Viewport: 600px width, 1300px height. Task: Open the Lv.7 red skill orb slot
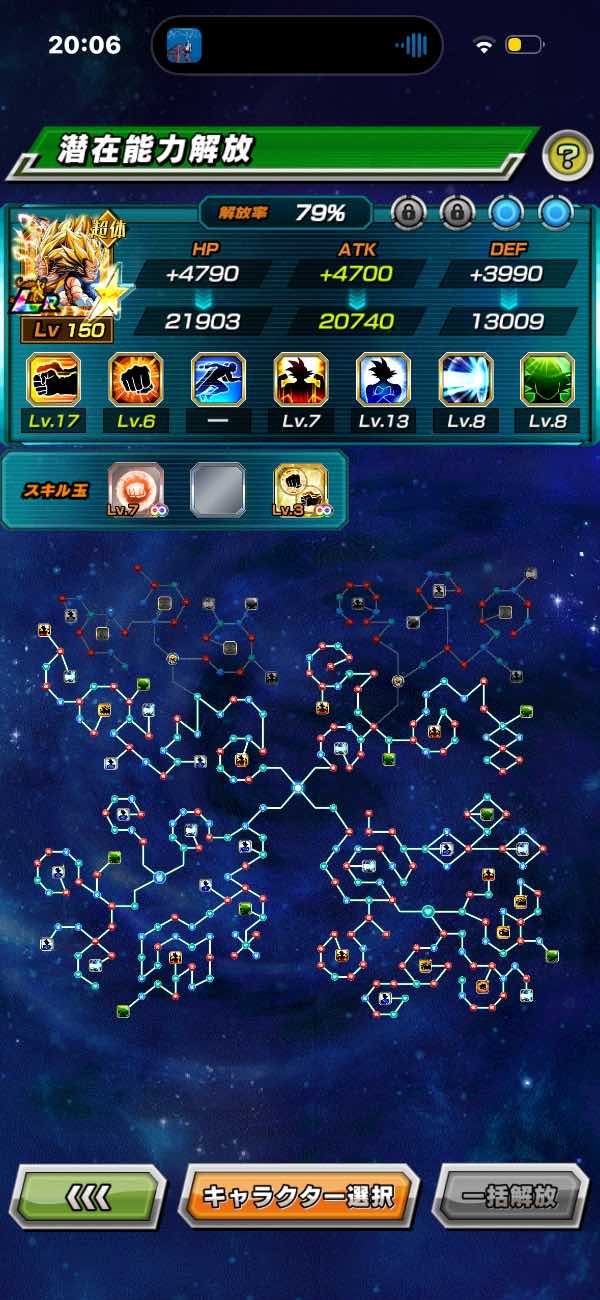click(x=134, y=489)
